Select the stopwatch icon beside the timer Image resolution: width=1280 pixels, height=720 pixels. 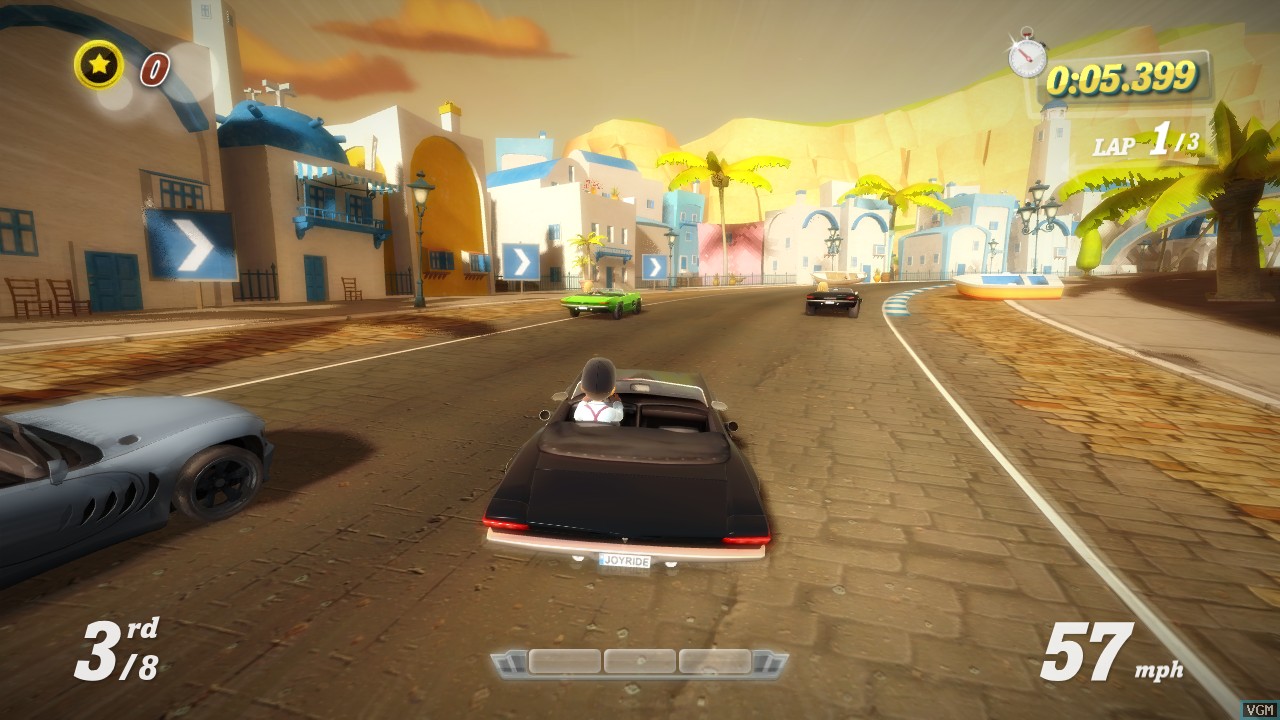(x=1027, y=56)
